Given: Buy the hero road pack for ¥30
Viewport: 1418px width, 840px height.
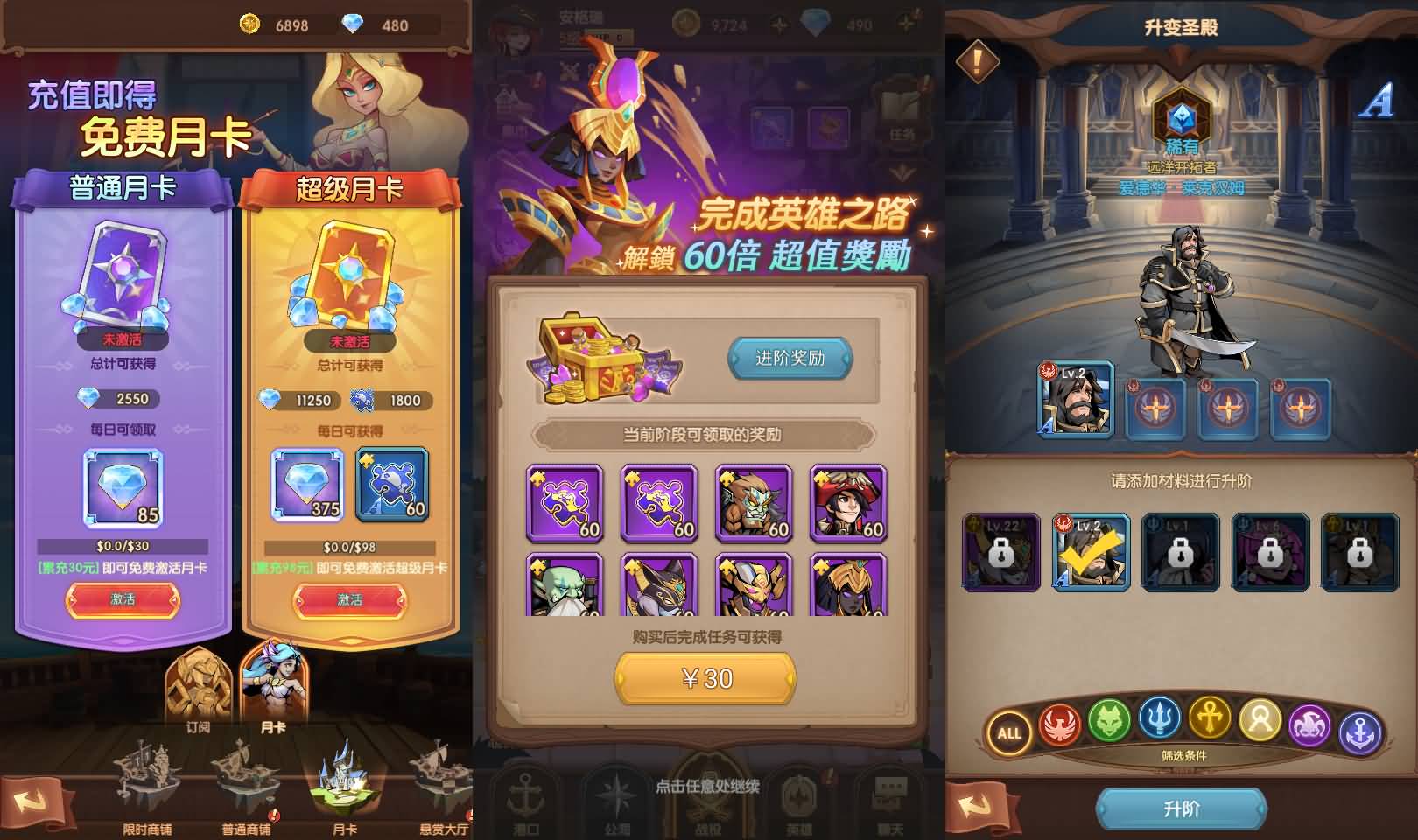Looking at the screenshot, I should (x=705, y=679).
